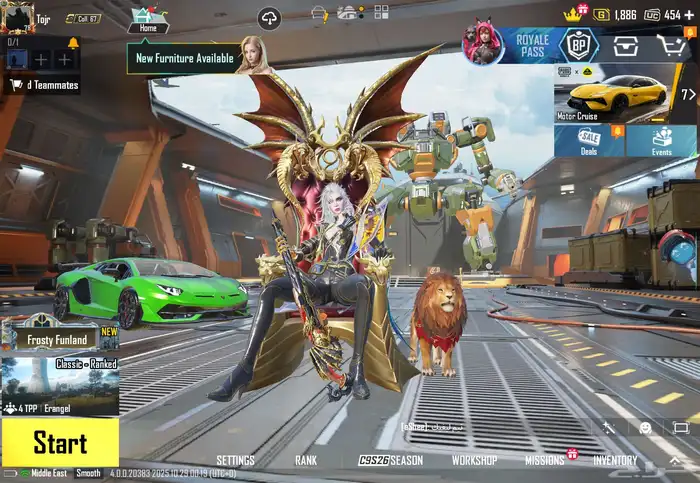
Task: Open the C9S26 Season menu
Action: [391, 461]
